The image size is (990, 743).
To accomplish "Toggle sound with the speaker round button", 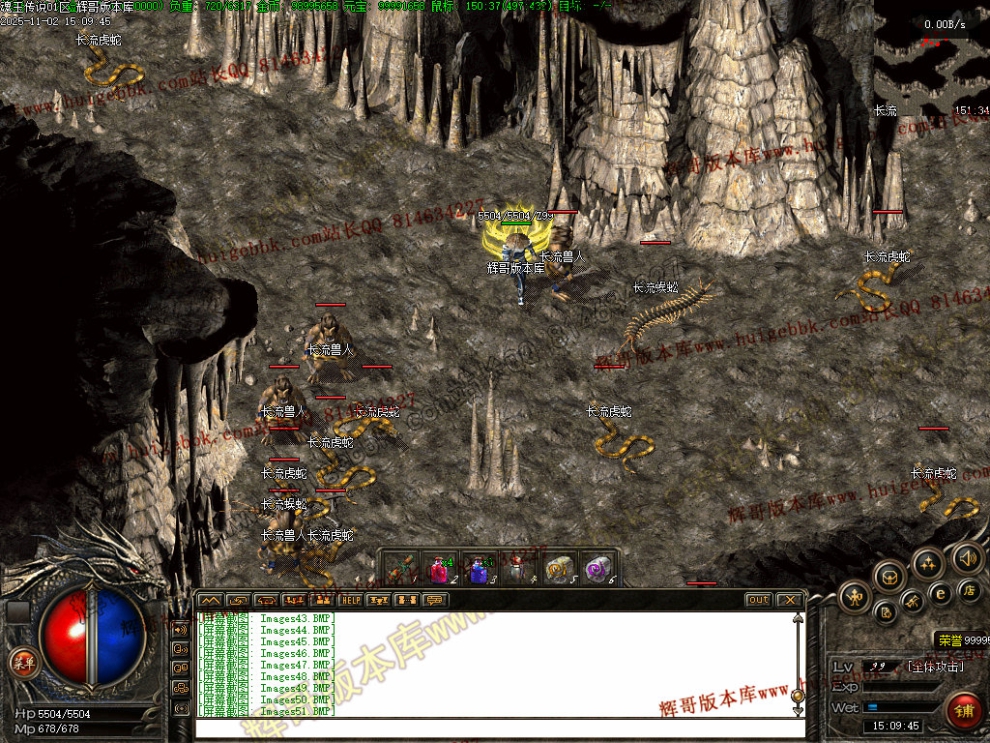I will pyautogui.click(x=966, y=556).
